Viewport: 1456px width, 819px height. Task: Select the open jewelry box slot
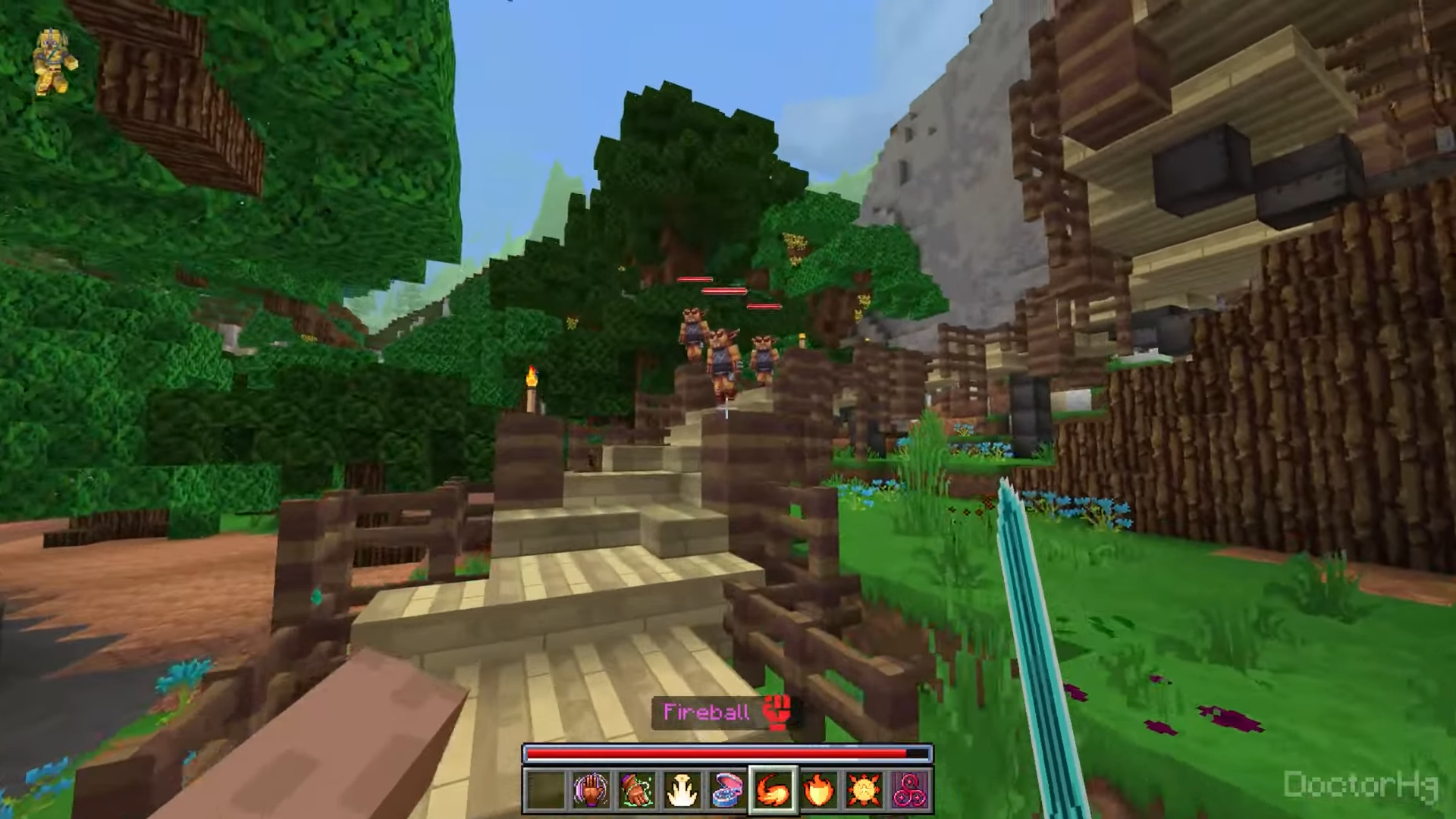tap(727, 790)
